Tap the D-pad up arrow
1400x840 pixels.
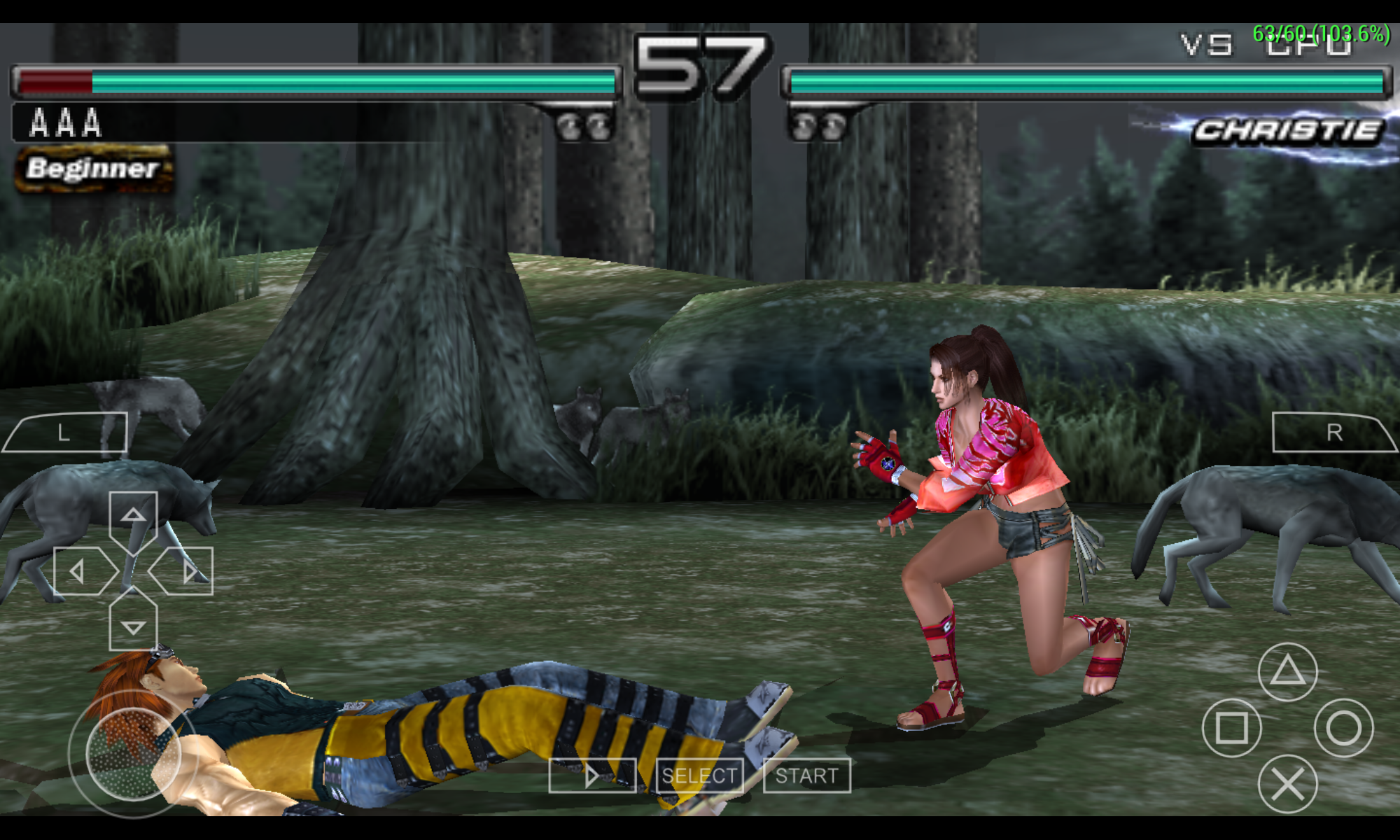tap(133, 517)
